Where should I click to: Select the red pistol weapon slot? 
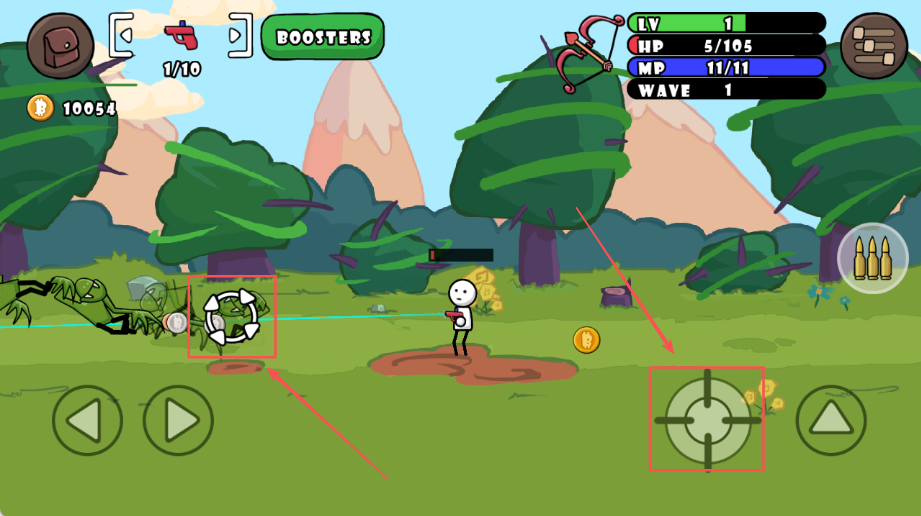tap(181, 36)
